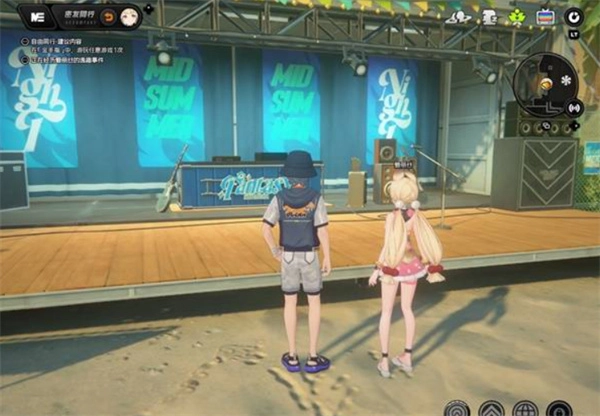Click the white figure icon beside the planet

(489, 17)
